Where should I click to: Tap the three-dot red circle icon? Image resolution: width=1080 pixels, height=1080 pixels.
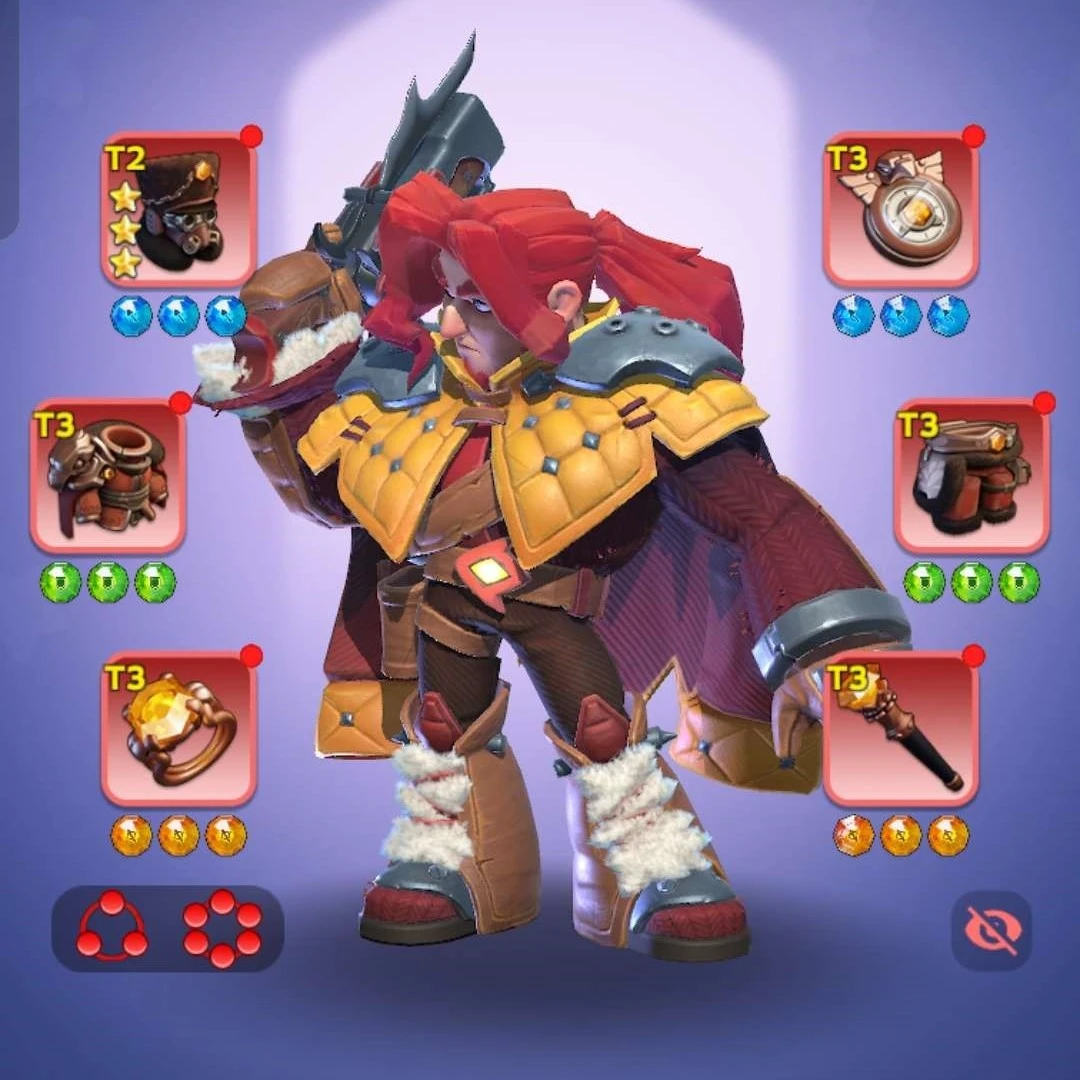(x=112, y=928)
